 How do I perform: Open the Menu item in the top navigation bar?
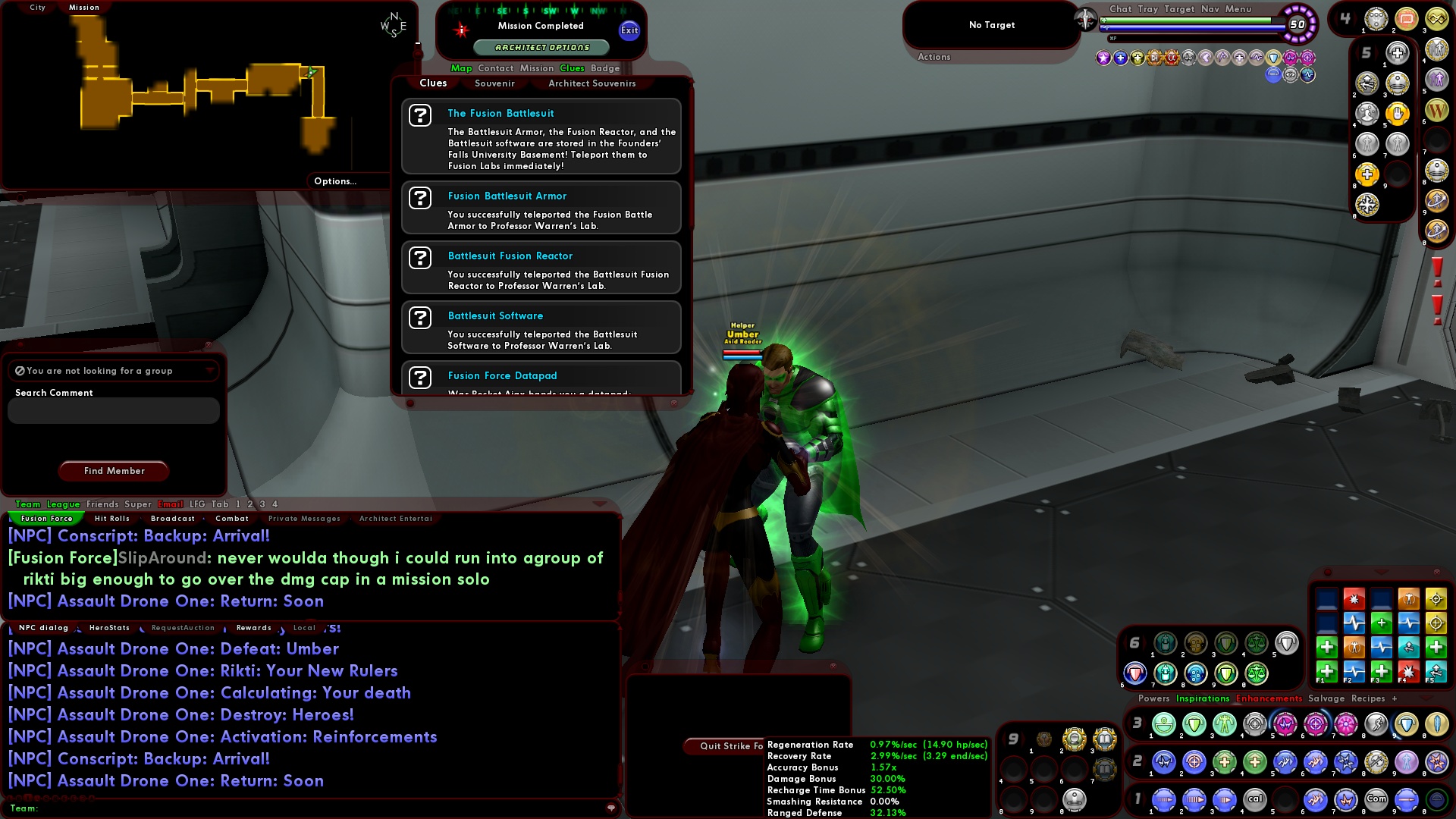(x=1238, y=9)
